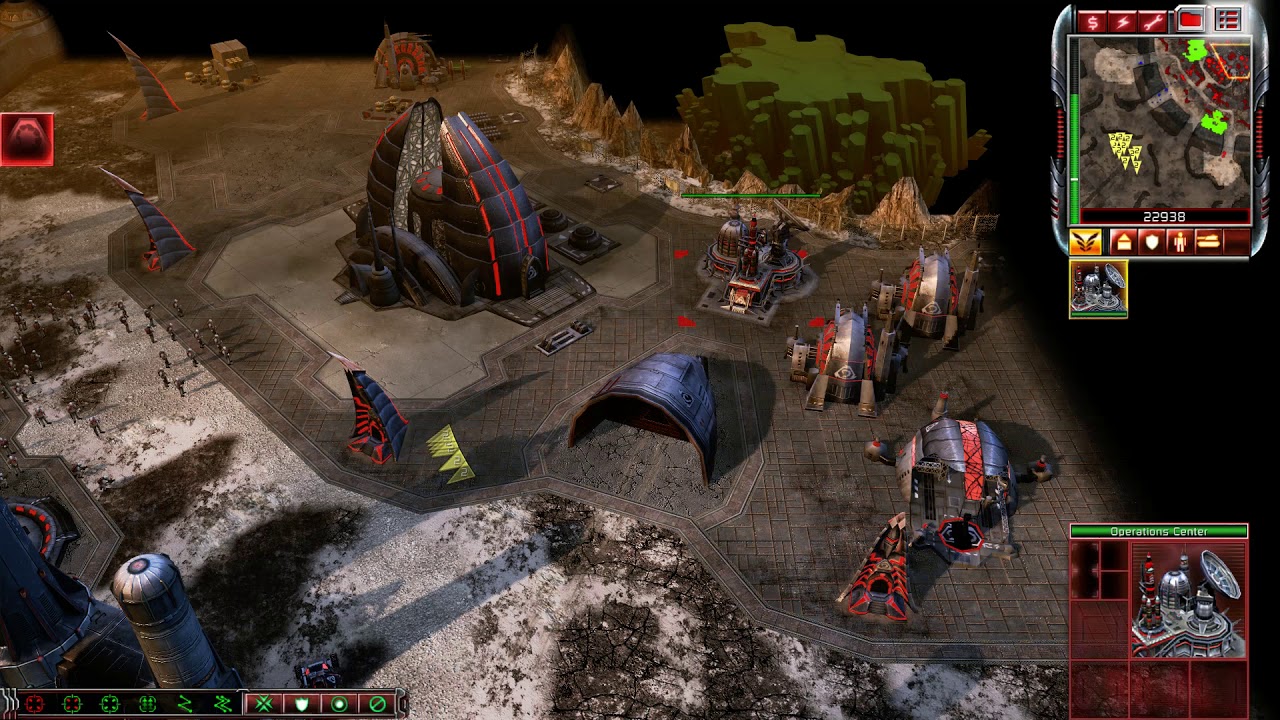
Task: Click the green circle-dot command button
Action: [x=339, y=704]
